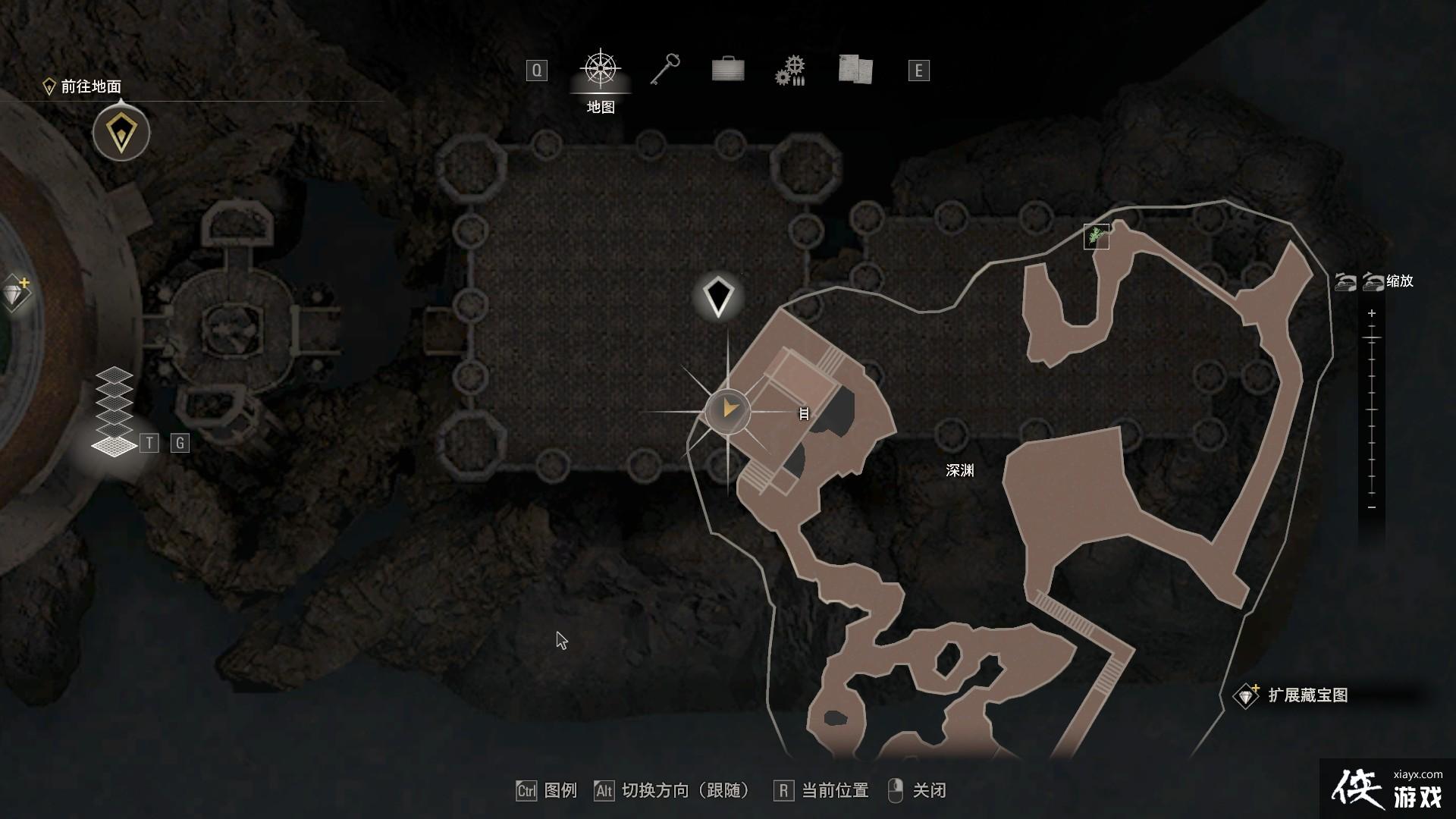Open the files and documents icon
This screenshot has width=1456, height=819.
854,70
